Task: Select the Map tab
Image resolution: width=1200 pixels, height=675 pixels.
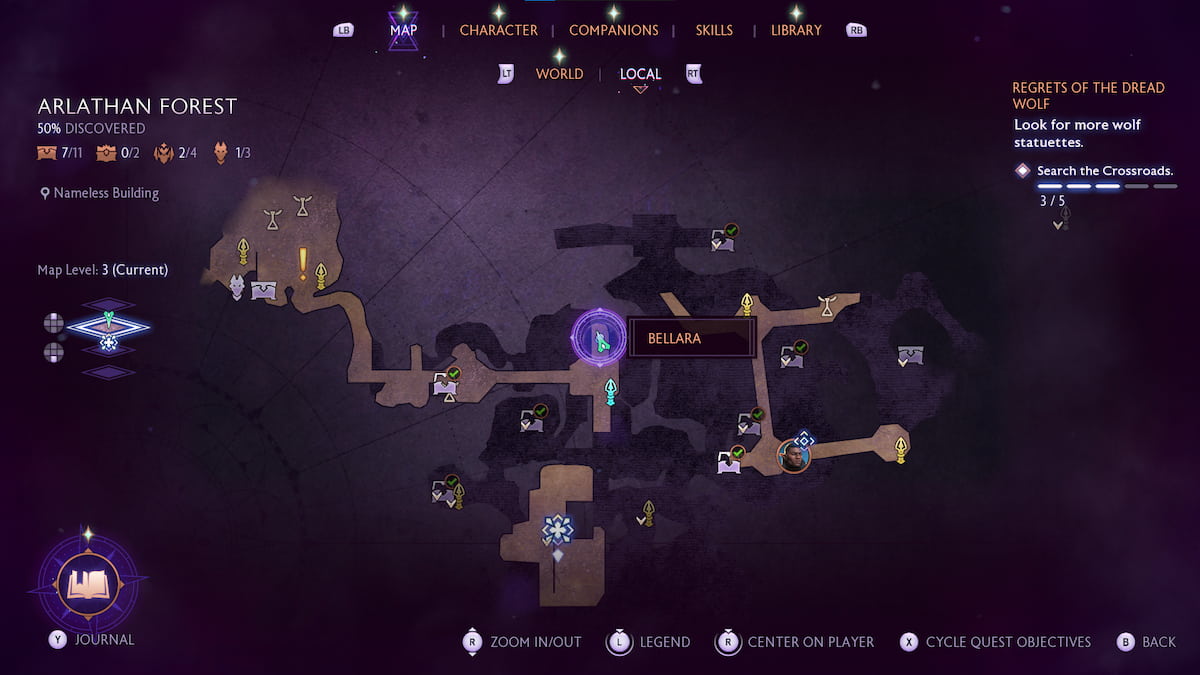Action: click(404, 30)
